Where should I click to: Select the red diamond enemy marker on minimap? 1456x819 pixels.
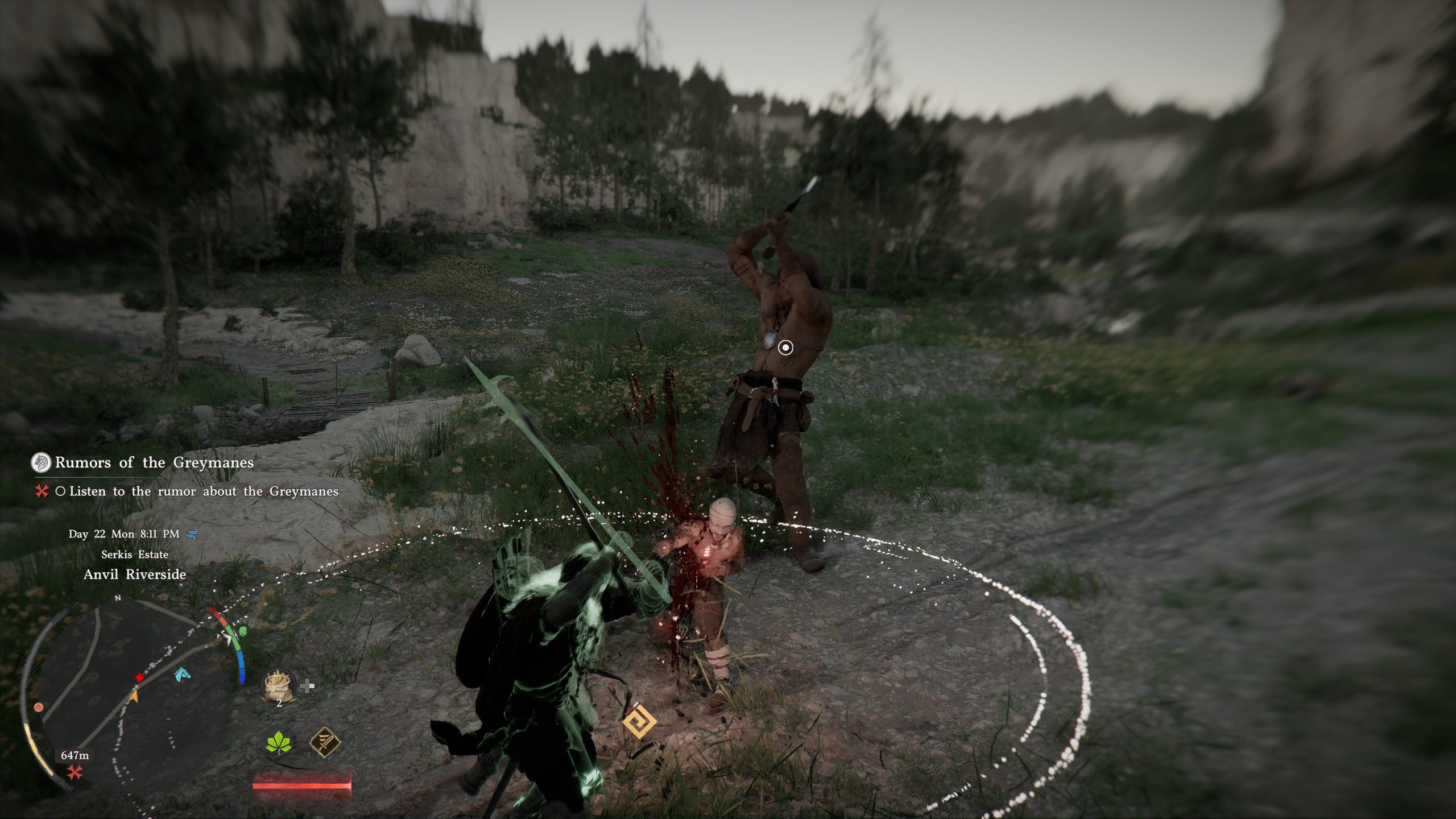(139, 677)
